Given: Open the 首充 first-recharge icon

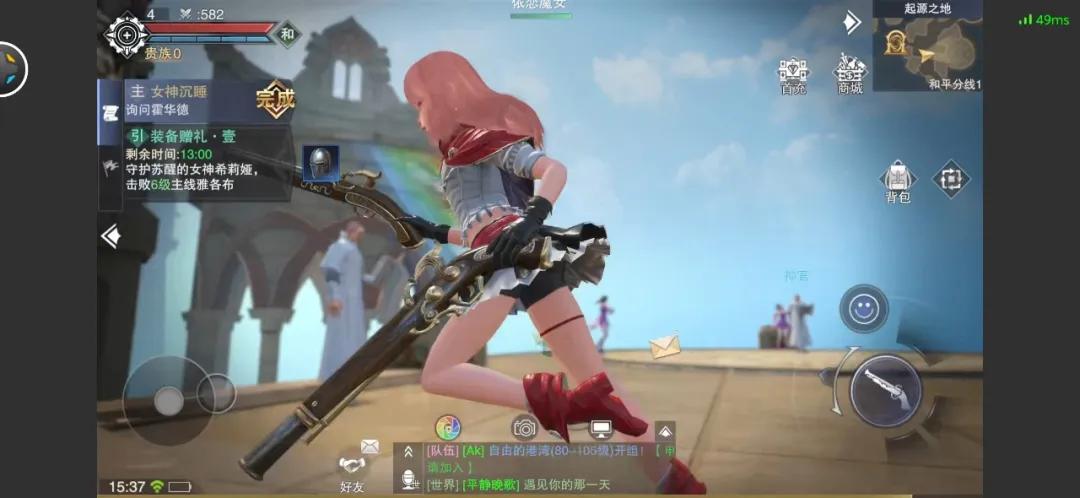Looking at the screenshot, I should 793,72.
